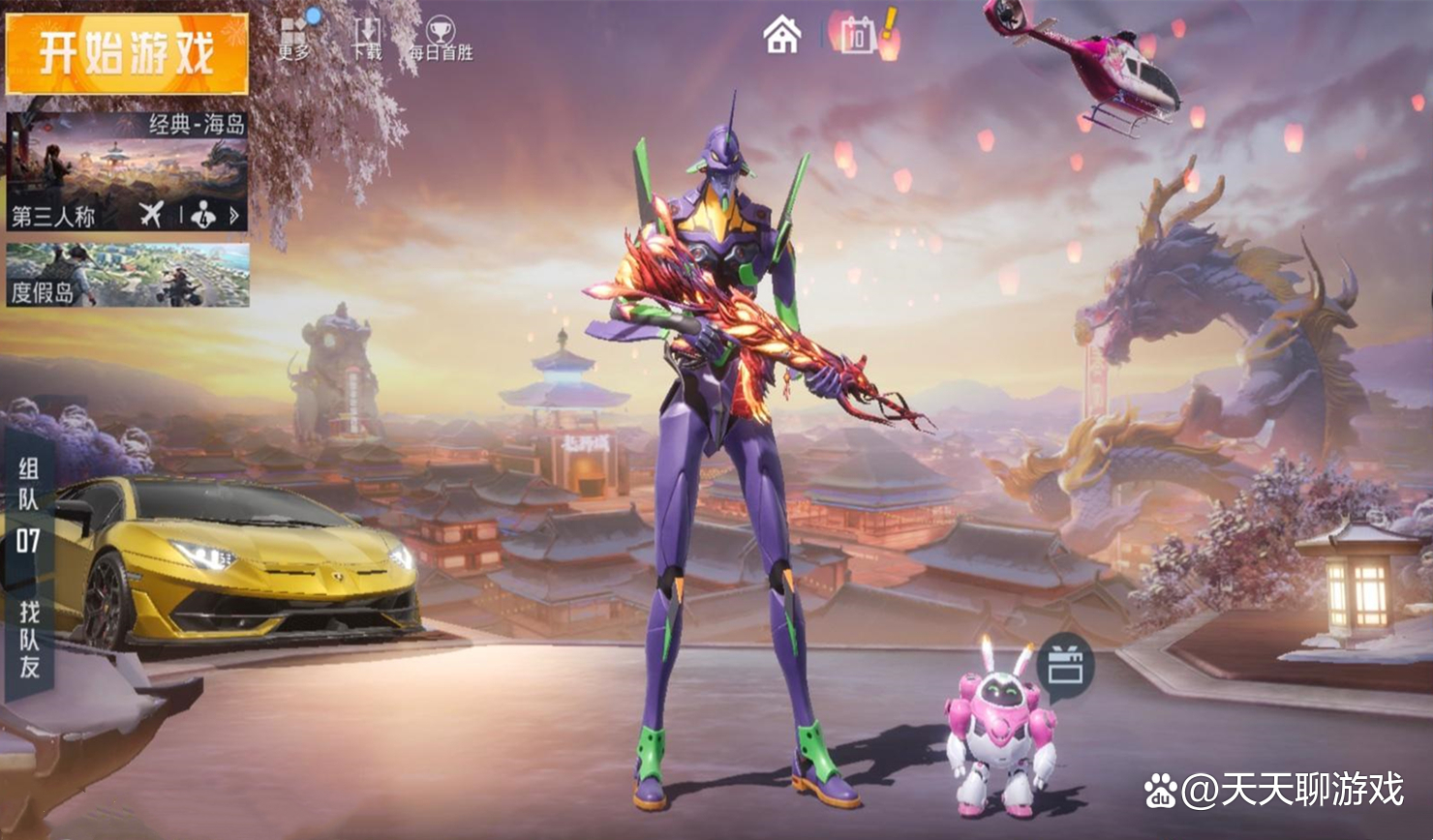Change the 第三人称 perspective setting

54,216
